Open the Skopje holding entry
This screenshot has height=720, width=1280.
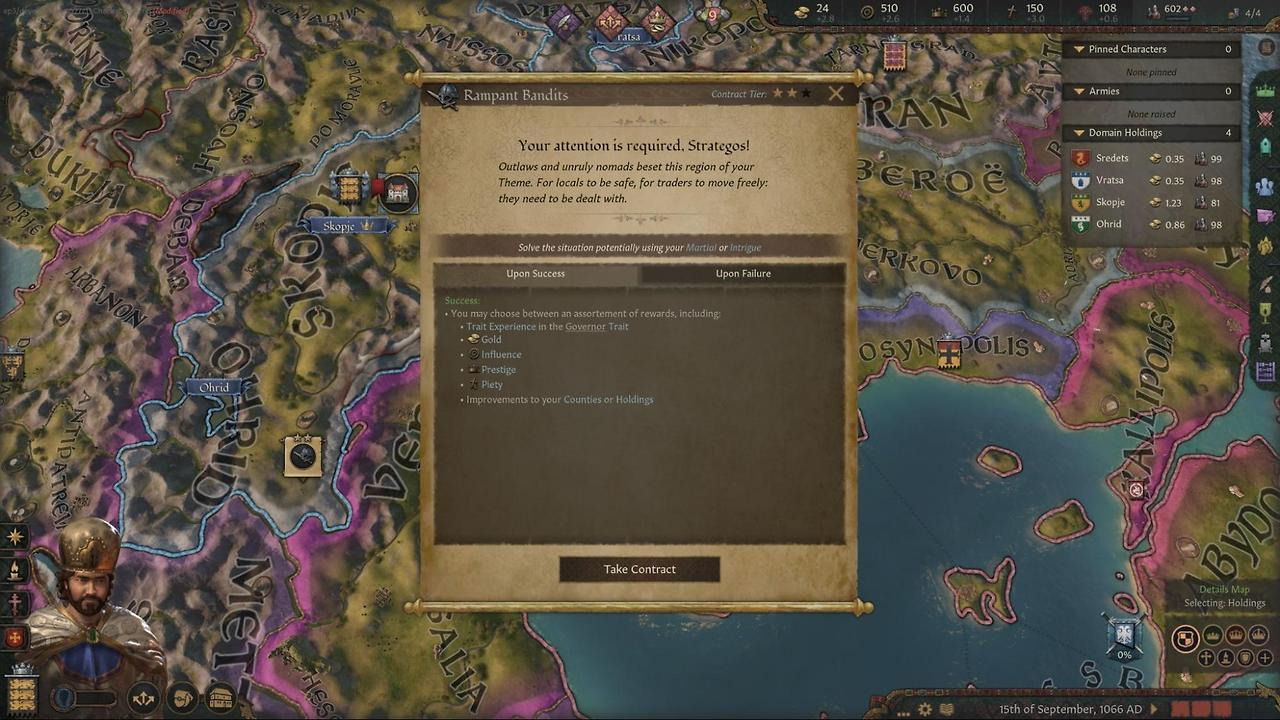pos(1150,202)
